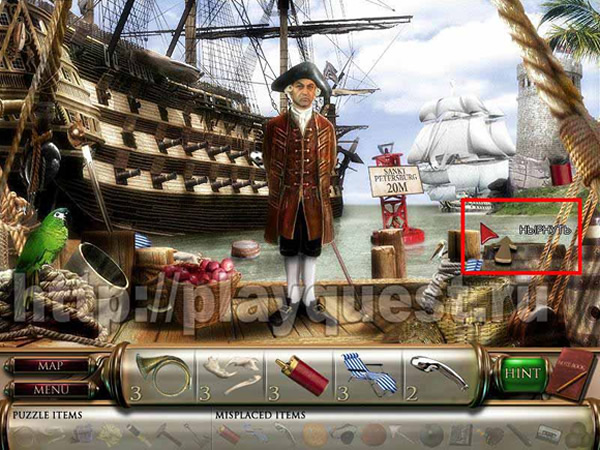
Task: Select the silver dolphin inventory slot
Action: coord(437,374)
